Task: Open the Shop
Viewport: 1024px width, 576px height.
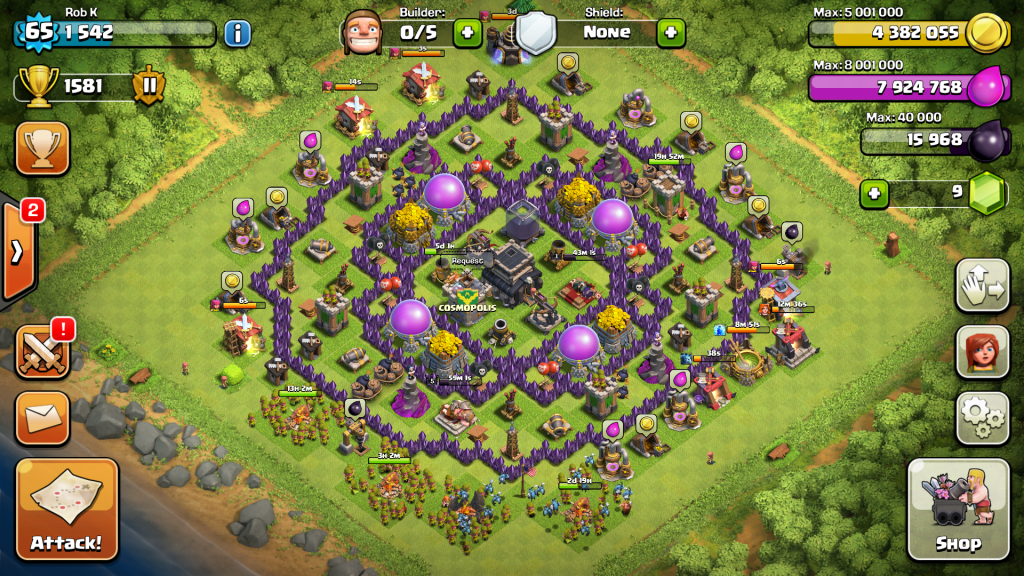Action: (x=958, y=509)
